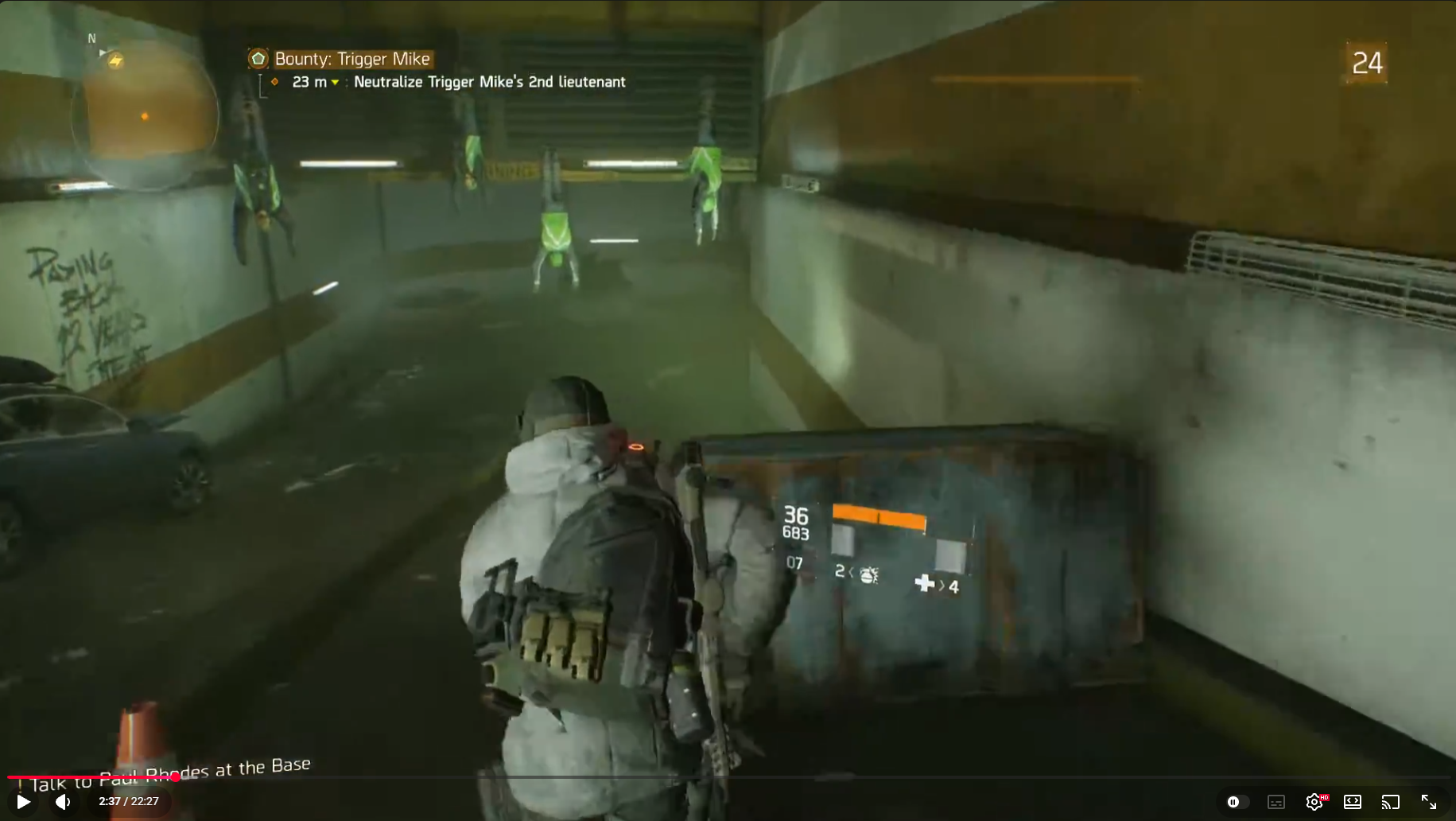Enter fullscreen mode
Image resolution: width=1456 pixels, height=821 pixels.
(x=1429, y=802)
